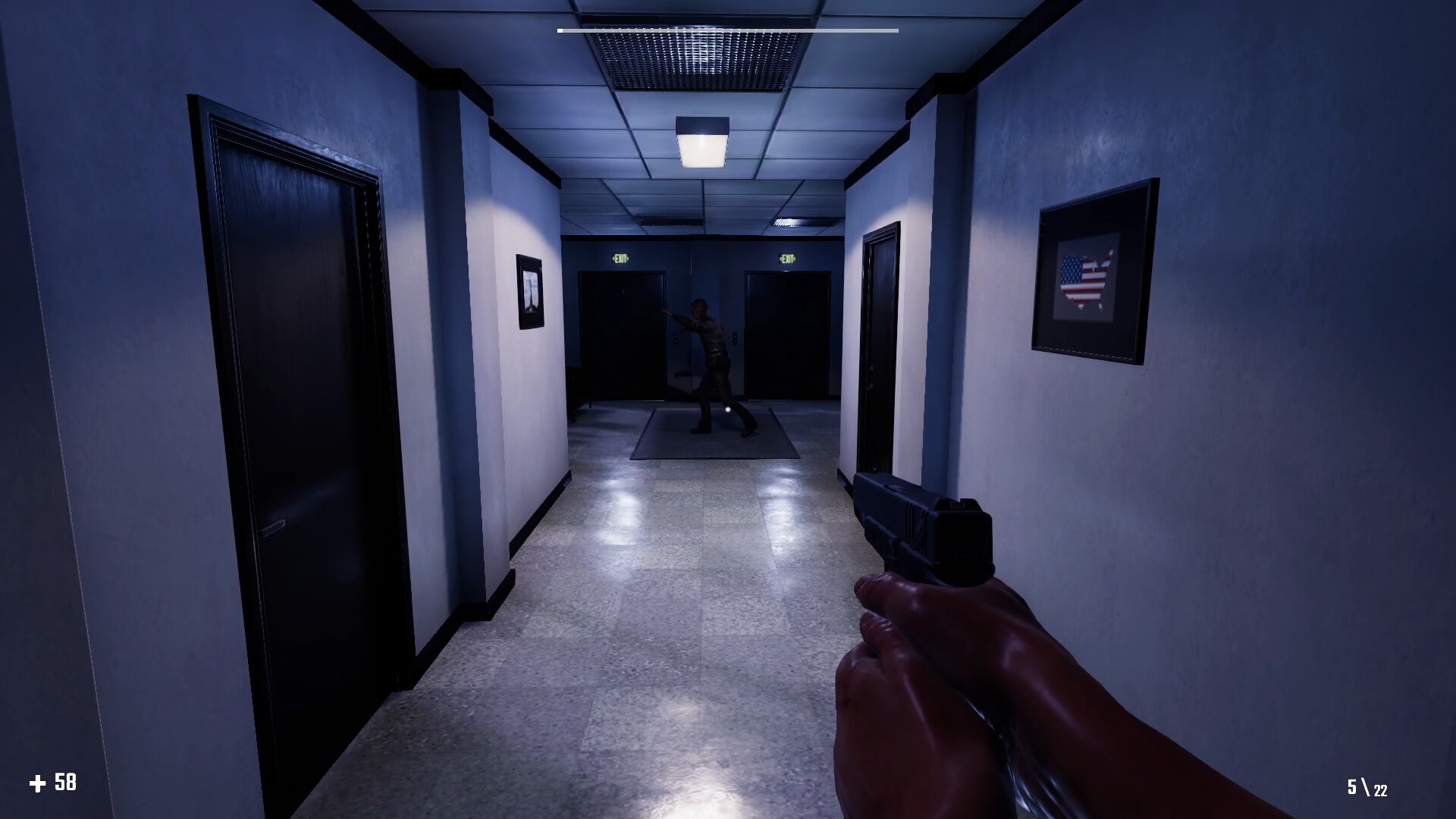Click the far right black exit door
1456x819 pixels.
pos(789,337)
